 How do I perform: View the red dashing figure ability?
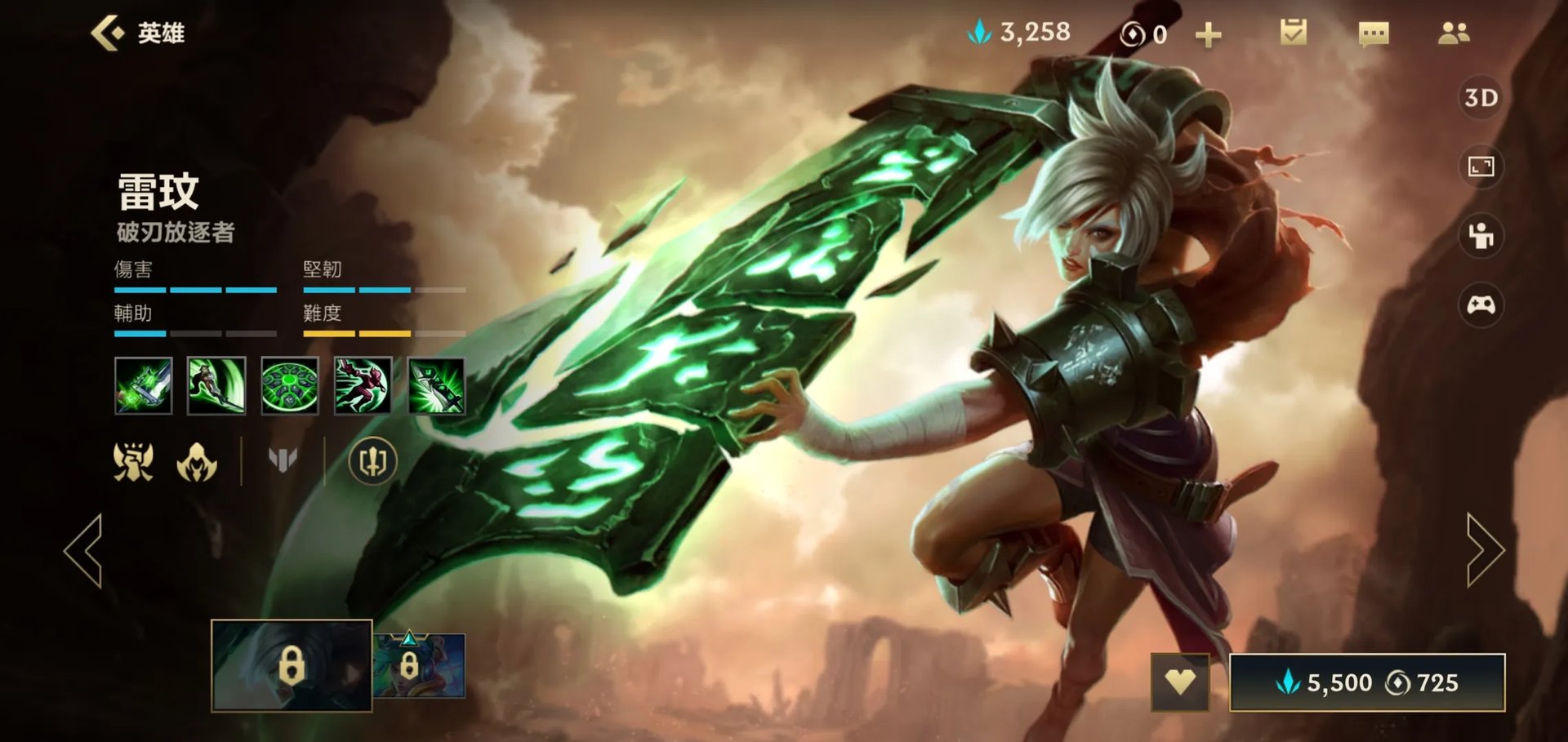(x=363, y=385)
